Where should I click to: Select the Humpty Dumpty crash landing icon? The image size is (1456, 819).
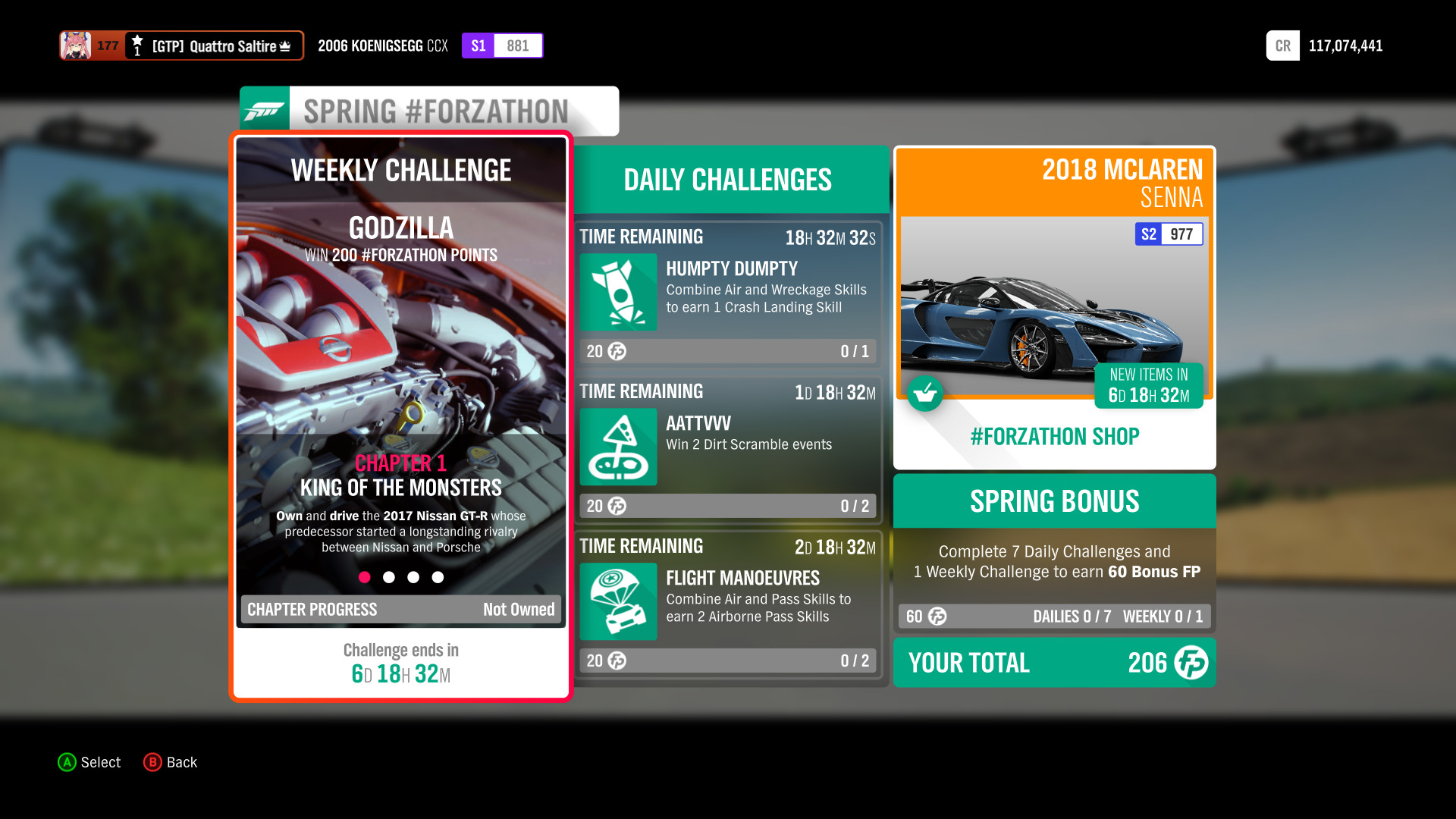pyautogui.click(x=618, y=292)
